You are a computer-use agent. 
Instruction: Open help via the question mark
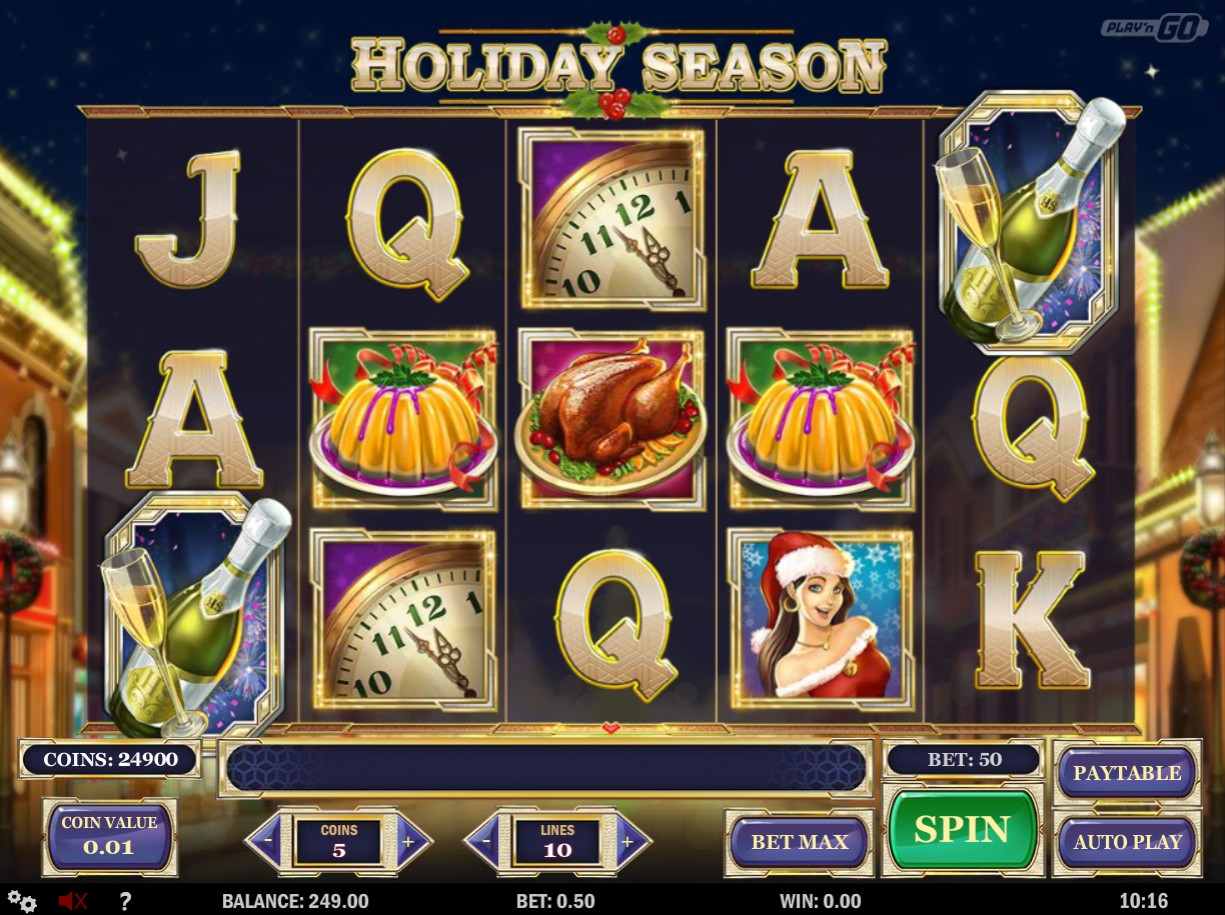click(x=125, y=901)
